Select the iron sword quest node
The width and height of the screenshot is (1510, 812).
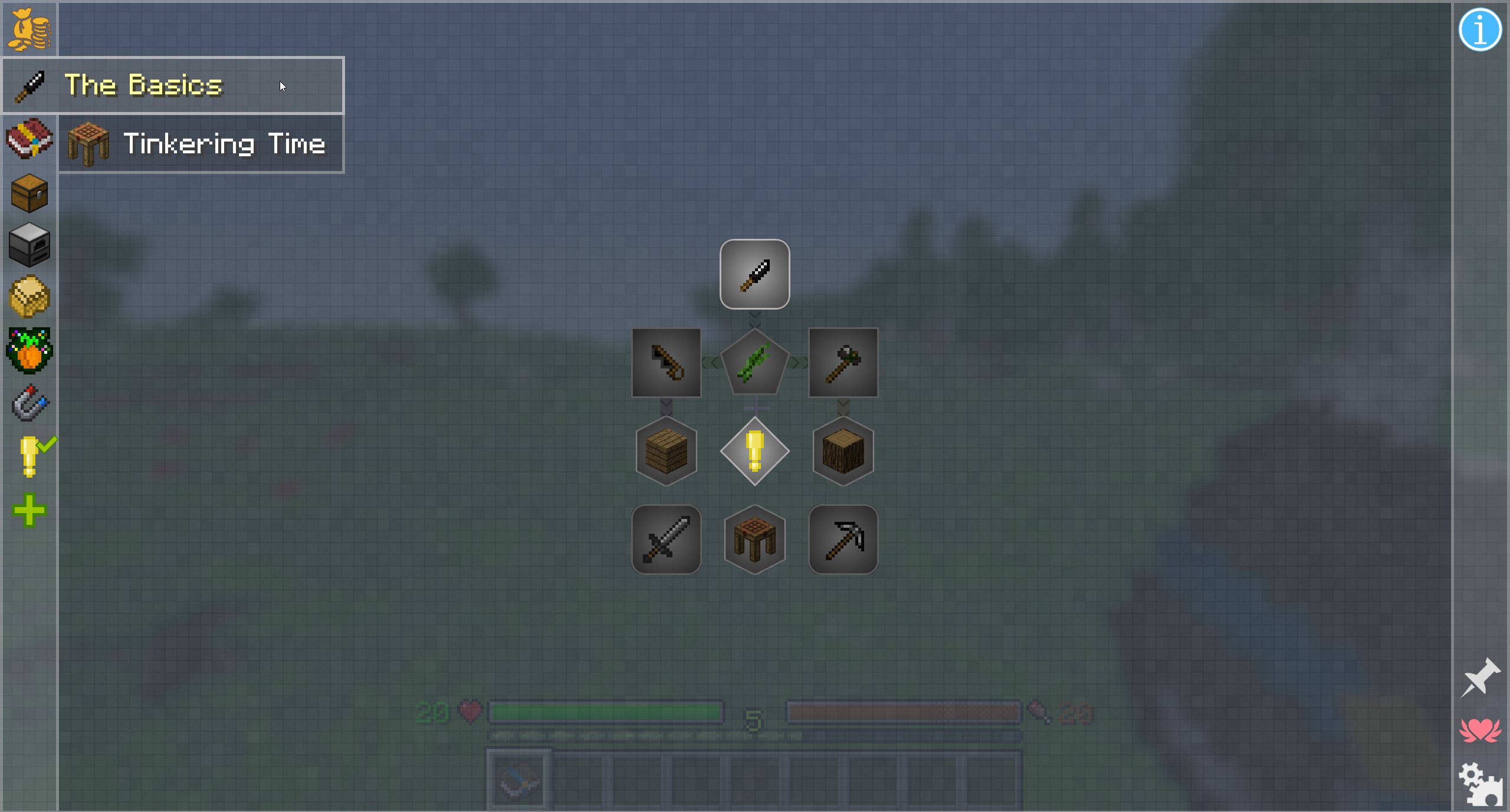tap(665, 539)
